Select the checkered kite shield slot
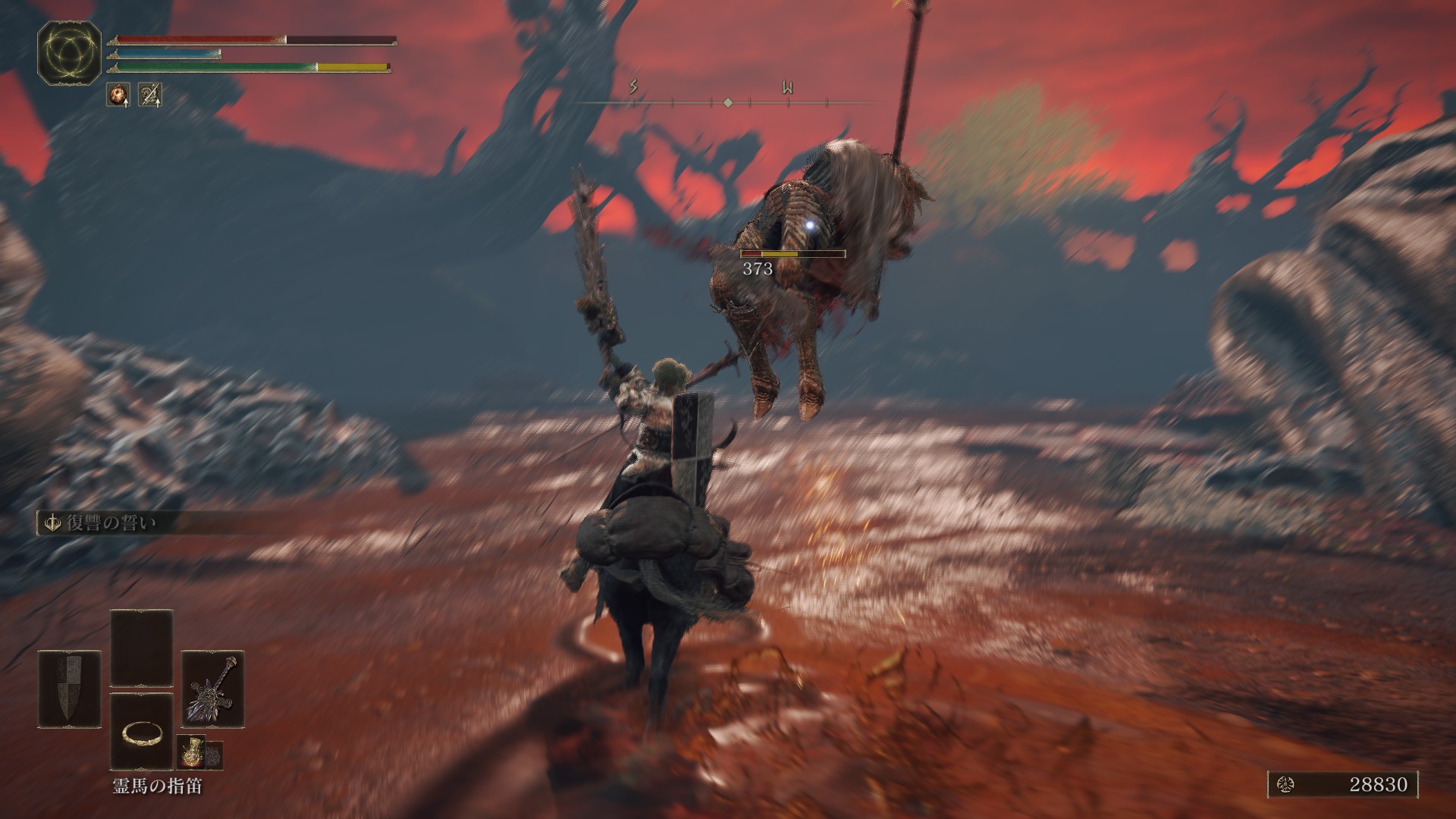Image resolution: width=1456 pixels, height=819 pixels. tap(68, 689)
